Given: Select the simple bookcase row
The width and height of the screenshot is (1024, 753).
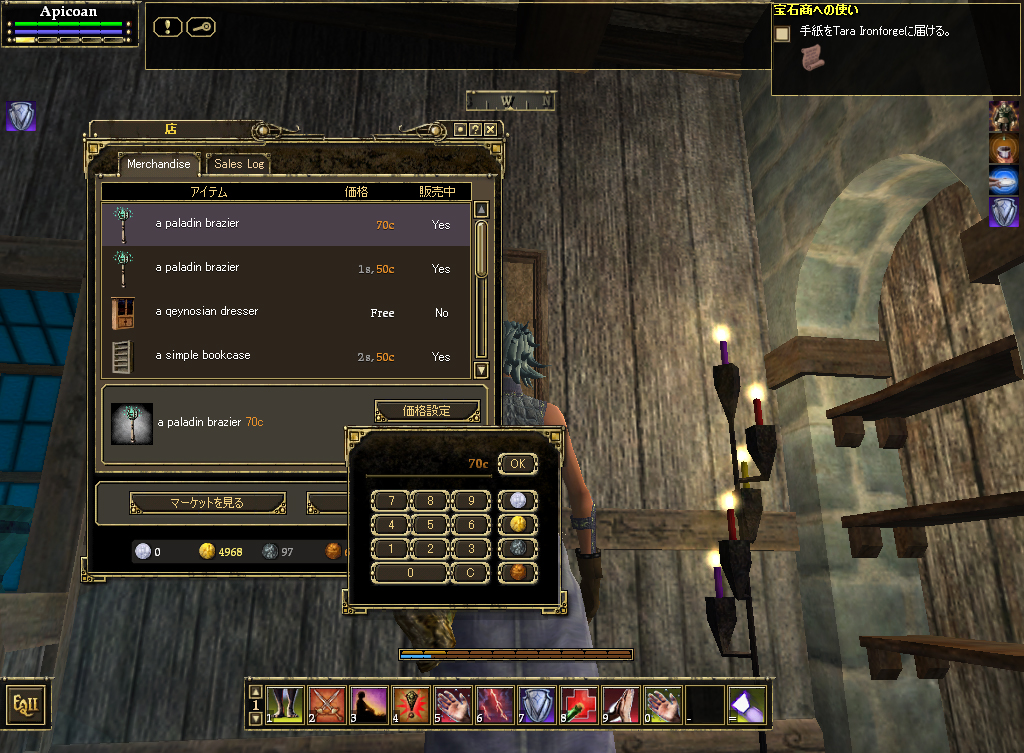Looking at the screenshot, I should (285, 356).
